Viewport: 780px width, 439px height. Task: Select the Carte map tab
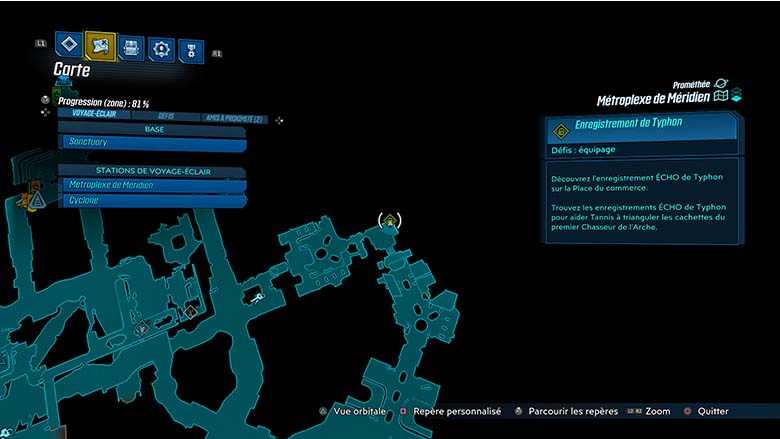(100, 44)
